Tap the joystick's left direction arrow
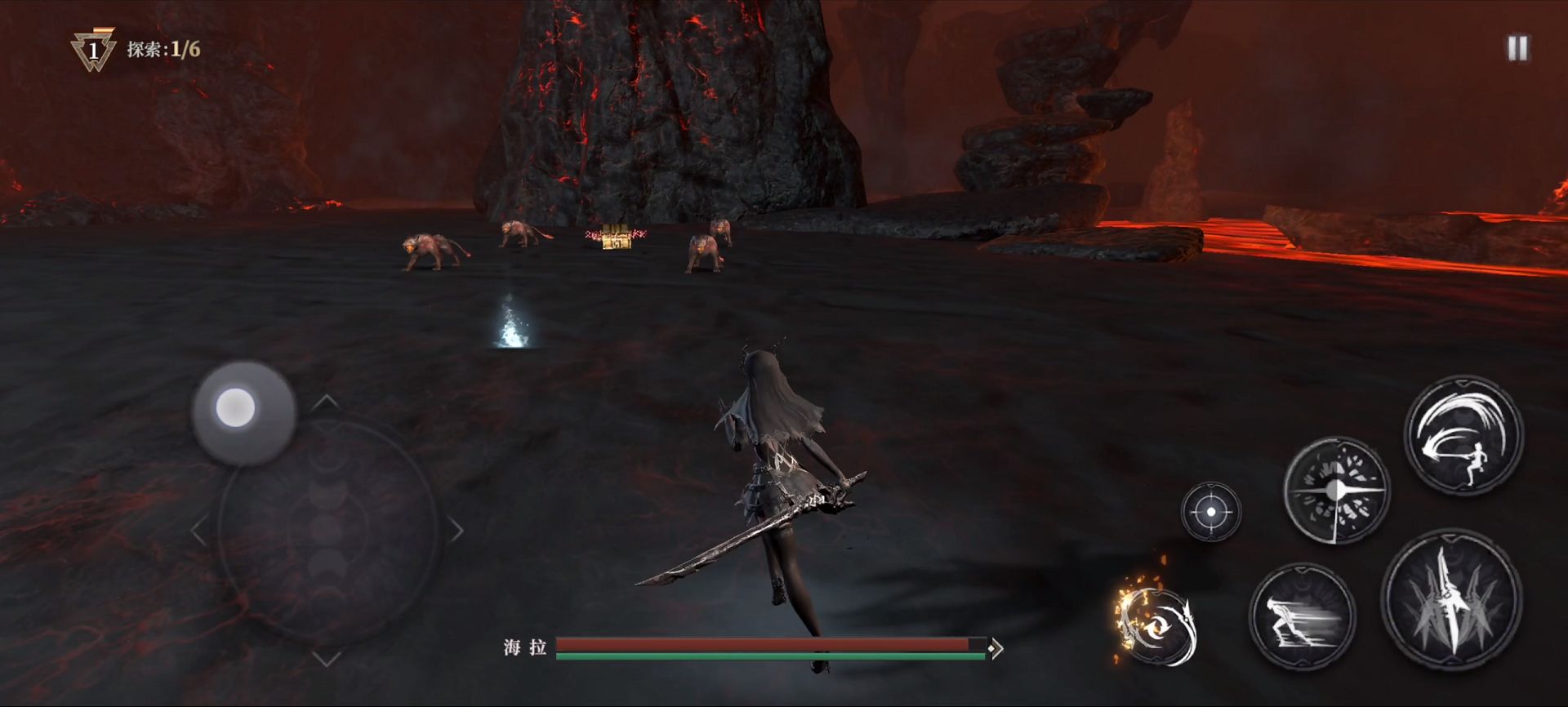Screen dimensions: 1568x707 pos(198,531)
